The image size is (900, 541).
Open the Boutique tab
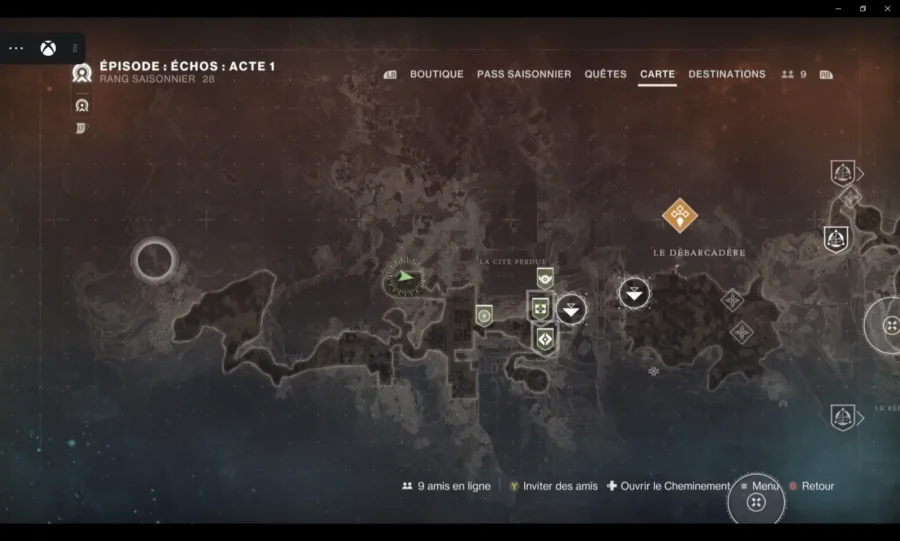pos(436,74)
